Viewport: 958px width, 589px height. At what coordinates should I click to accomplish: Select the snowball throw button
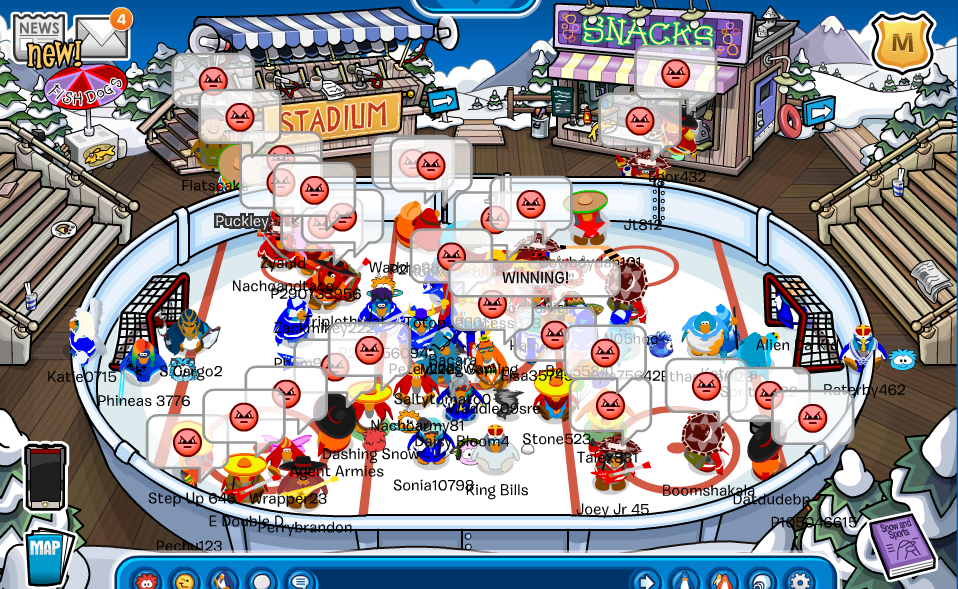pos(262,581)
